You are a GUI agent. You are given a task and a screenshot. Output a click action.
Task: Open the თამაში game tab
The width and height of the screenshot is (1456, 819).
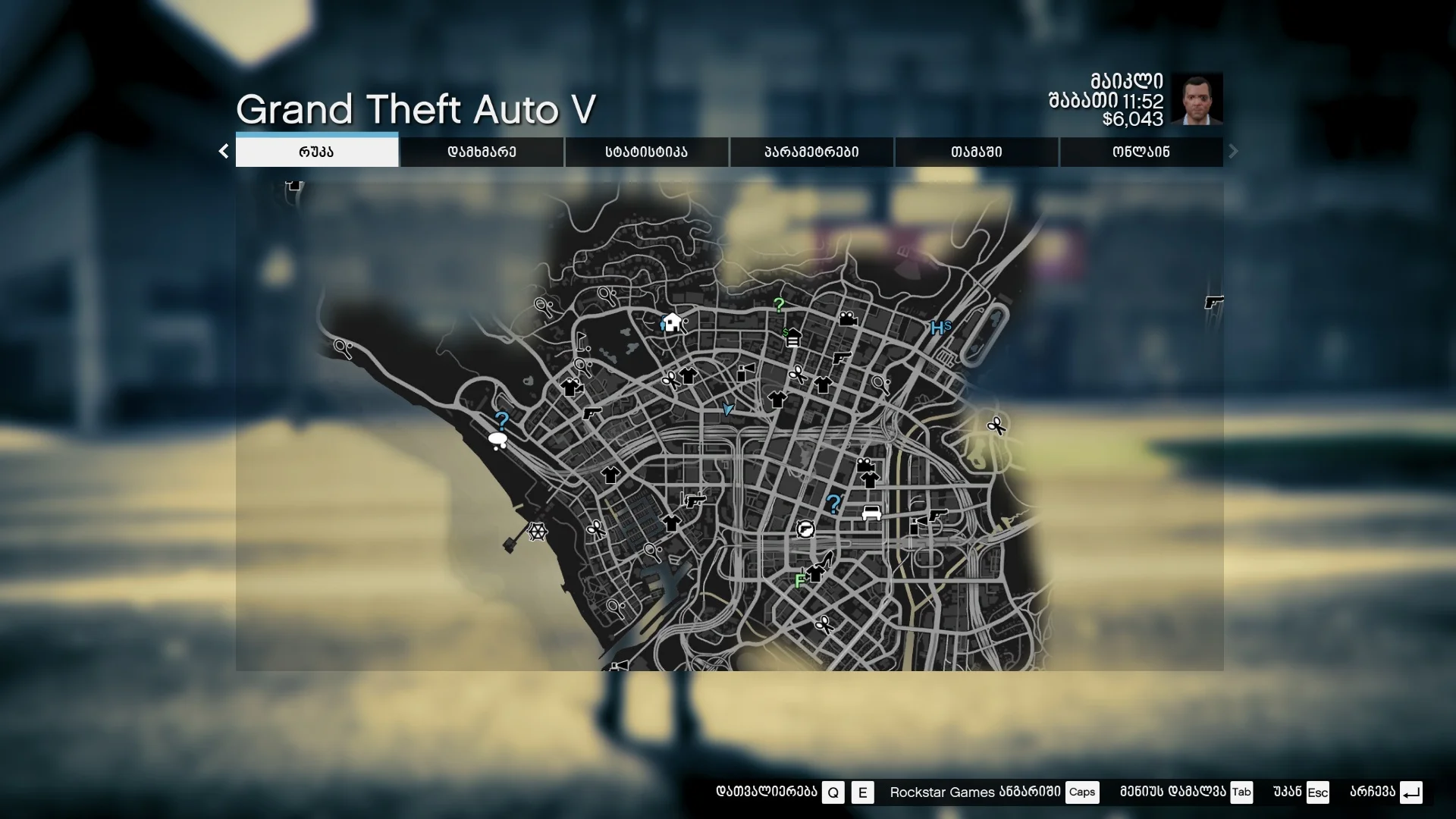pos(976,152)
